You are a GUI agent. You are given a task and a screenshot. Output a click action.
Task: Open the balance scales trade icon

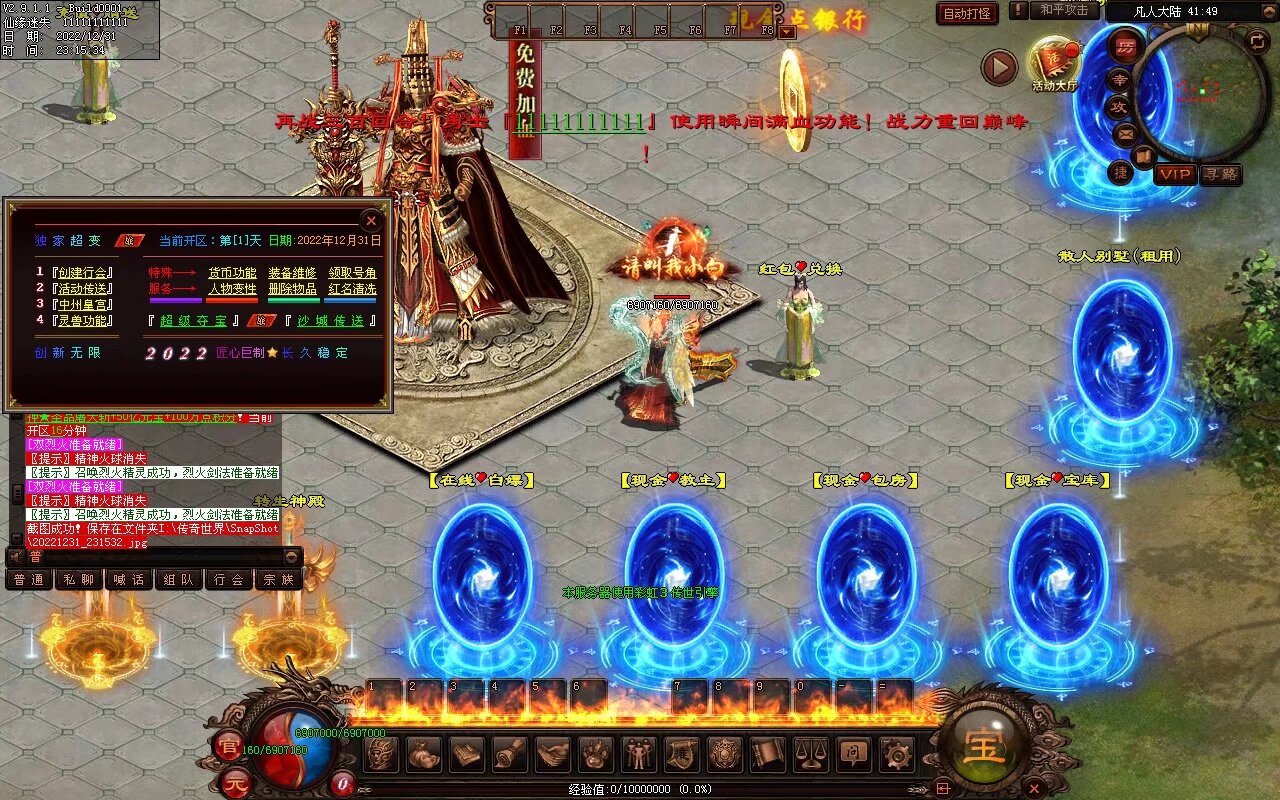coord(810,753)
